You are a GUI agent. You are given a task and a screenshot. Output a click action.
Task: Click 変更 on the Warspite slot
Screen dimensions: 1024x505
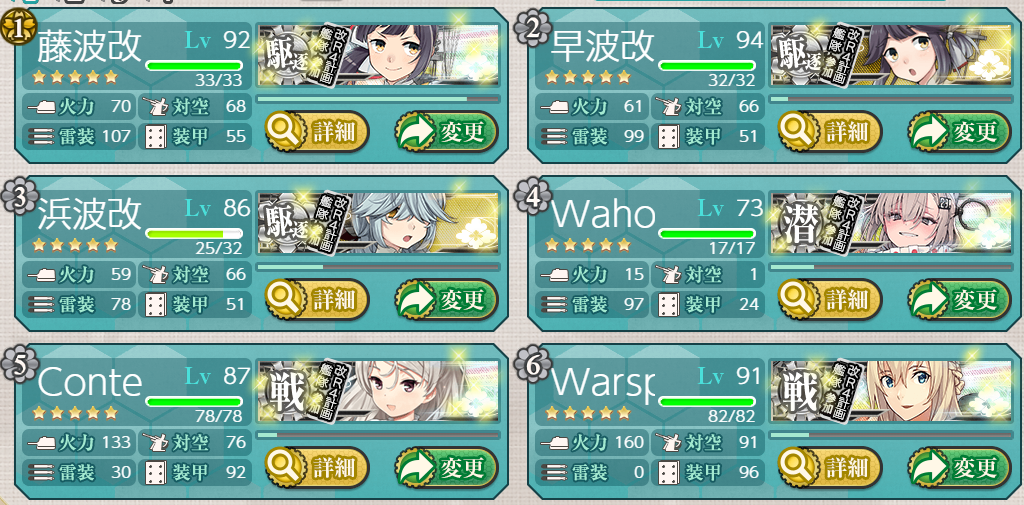tap(958, 466)
